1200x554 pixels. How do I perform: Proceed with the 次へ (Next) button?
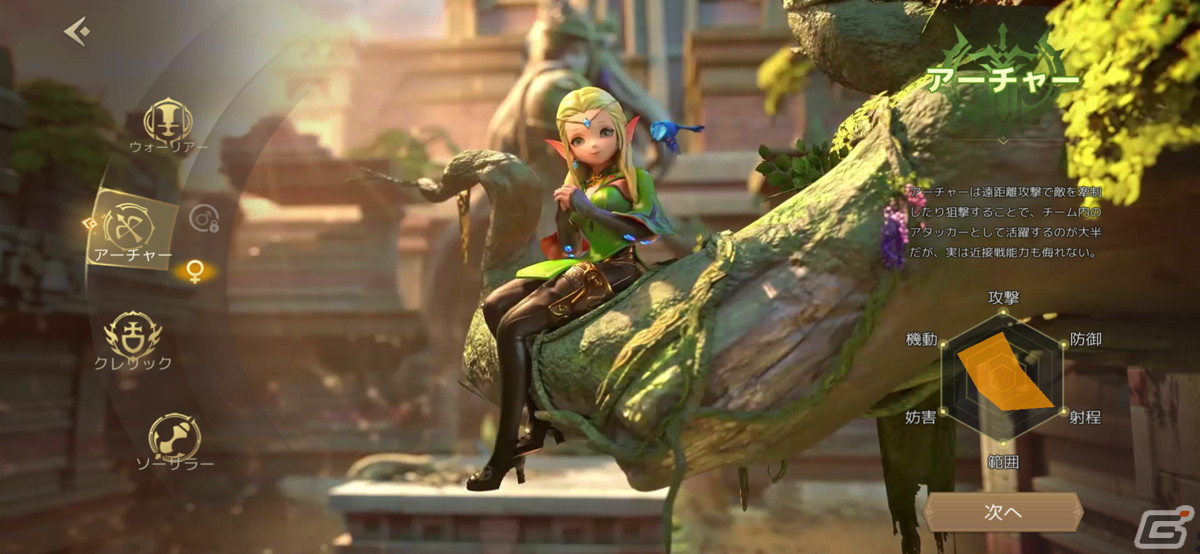(1001, 513)
